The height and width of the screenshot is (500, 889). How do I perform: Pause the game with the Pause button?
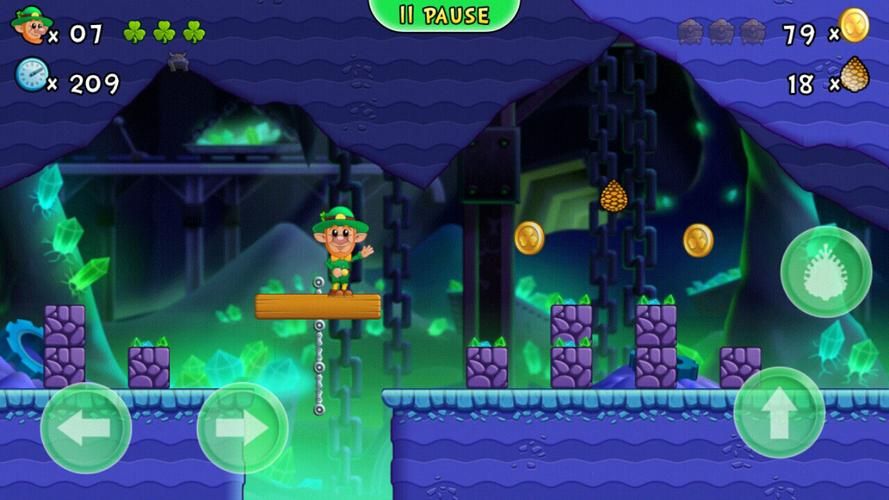click(444, 15)
